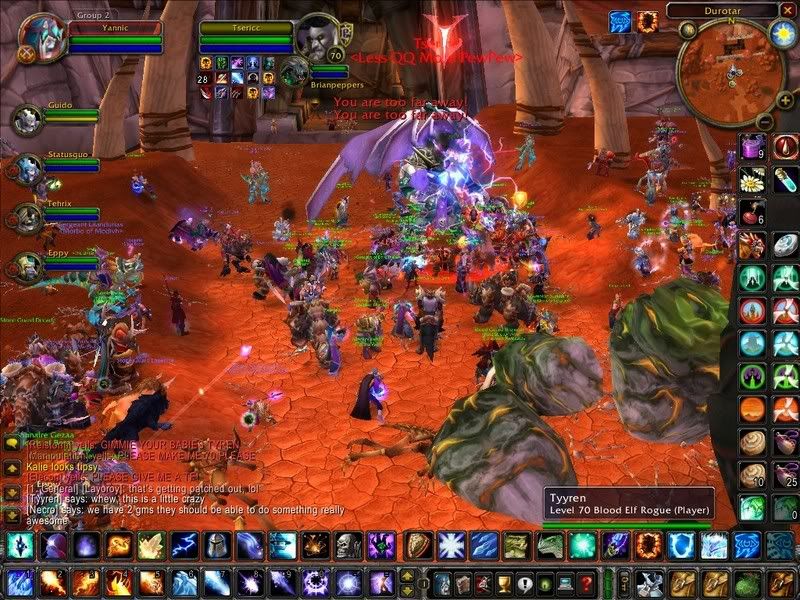Use the knight helmet ability icon
The height and width of the screenshot is (600, 800).
coord(217,546)
